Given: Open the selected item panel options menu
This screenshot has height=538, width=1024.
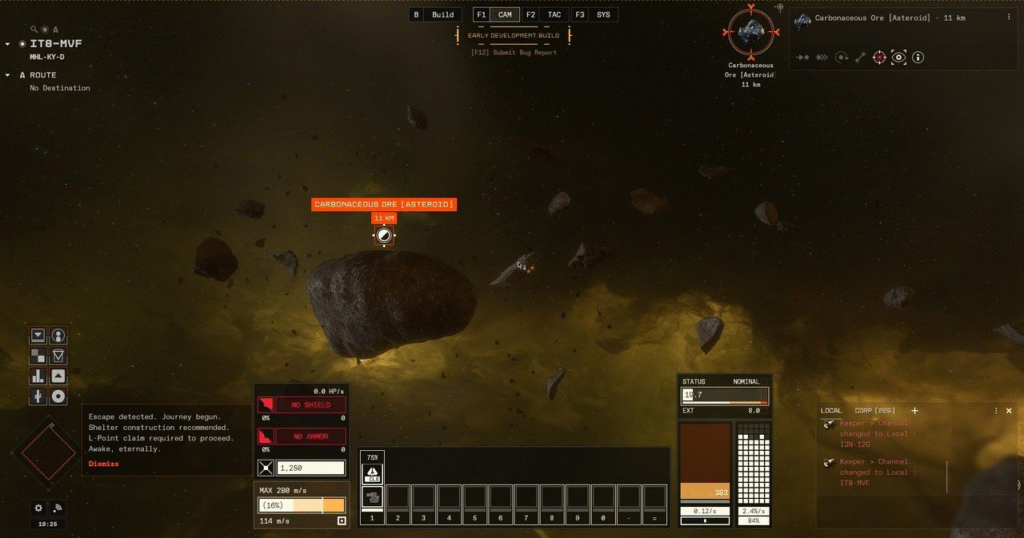Looking at the screenshot, I should click(x=1007, y=18).
